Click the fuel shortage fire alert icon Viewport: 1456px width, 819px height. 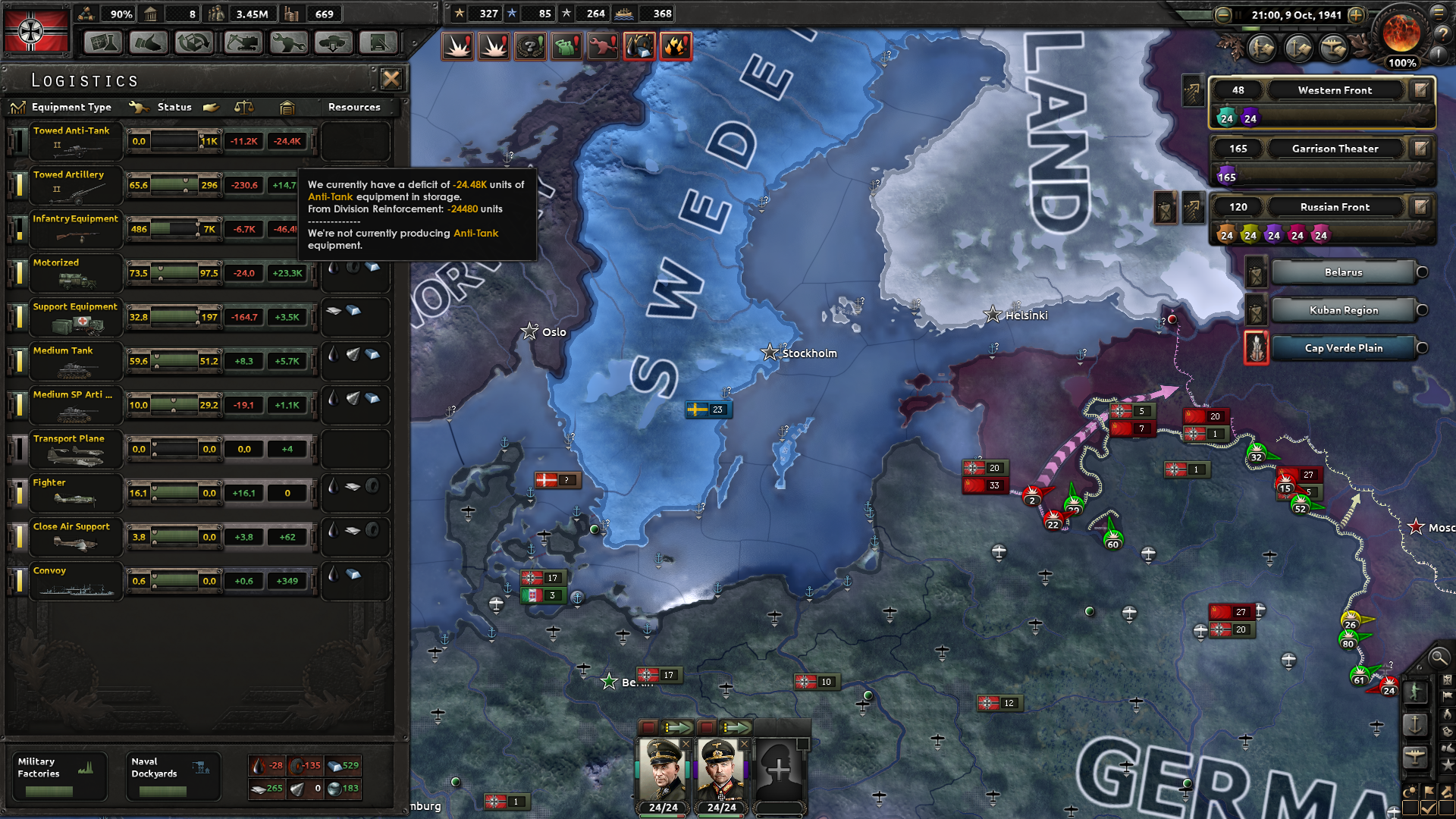(x=676, y=45)
